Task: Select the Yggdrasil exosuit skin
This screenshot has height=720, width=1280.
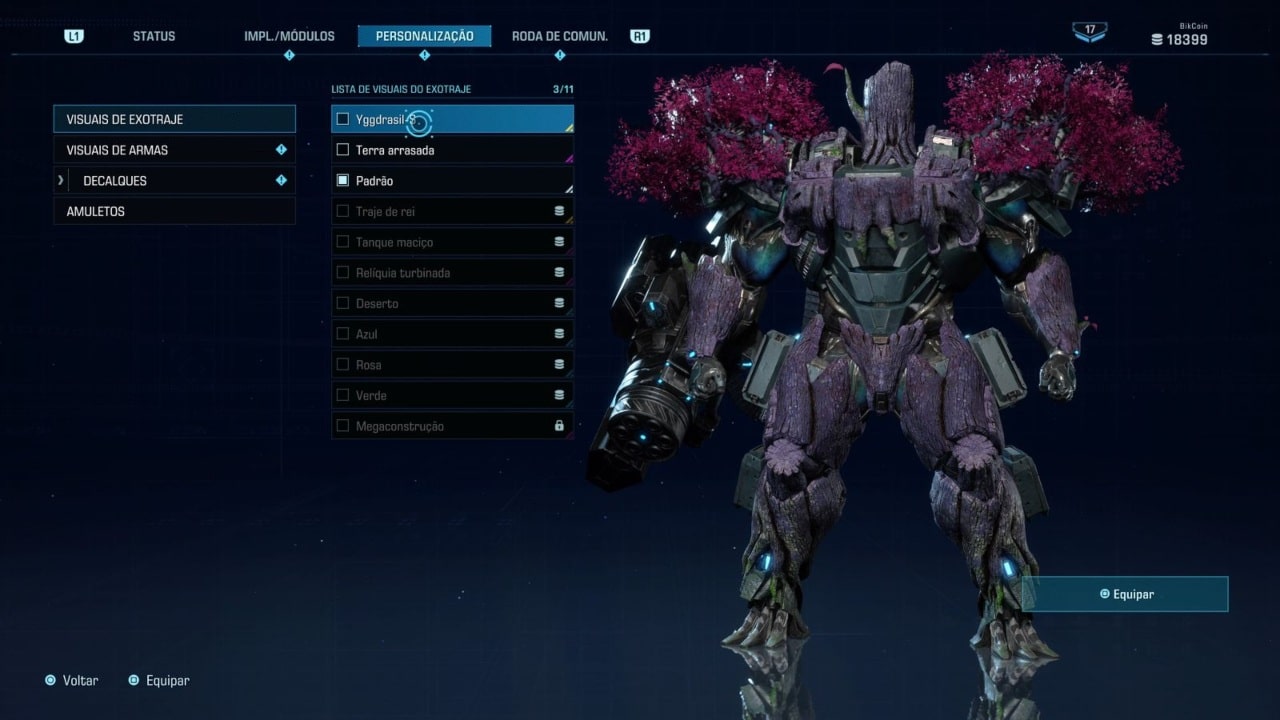Action: coord(452,119)
